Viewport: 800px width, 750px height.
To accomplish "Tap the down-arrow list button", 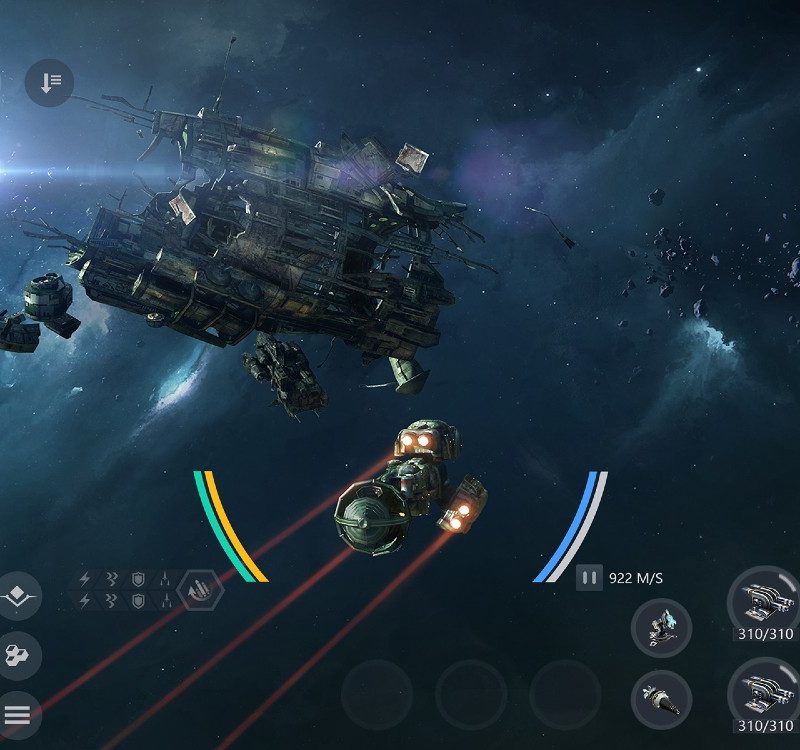I will point(50,83).
